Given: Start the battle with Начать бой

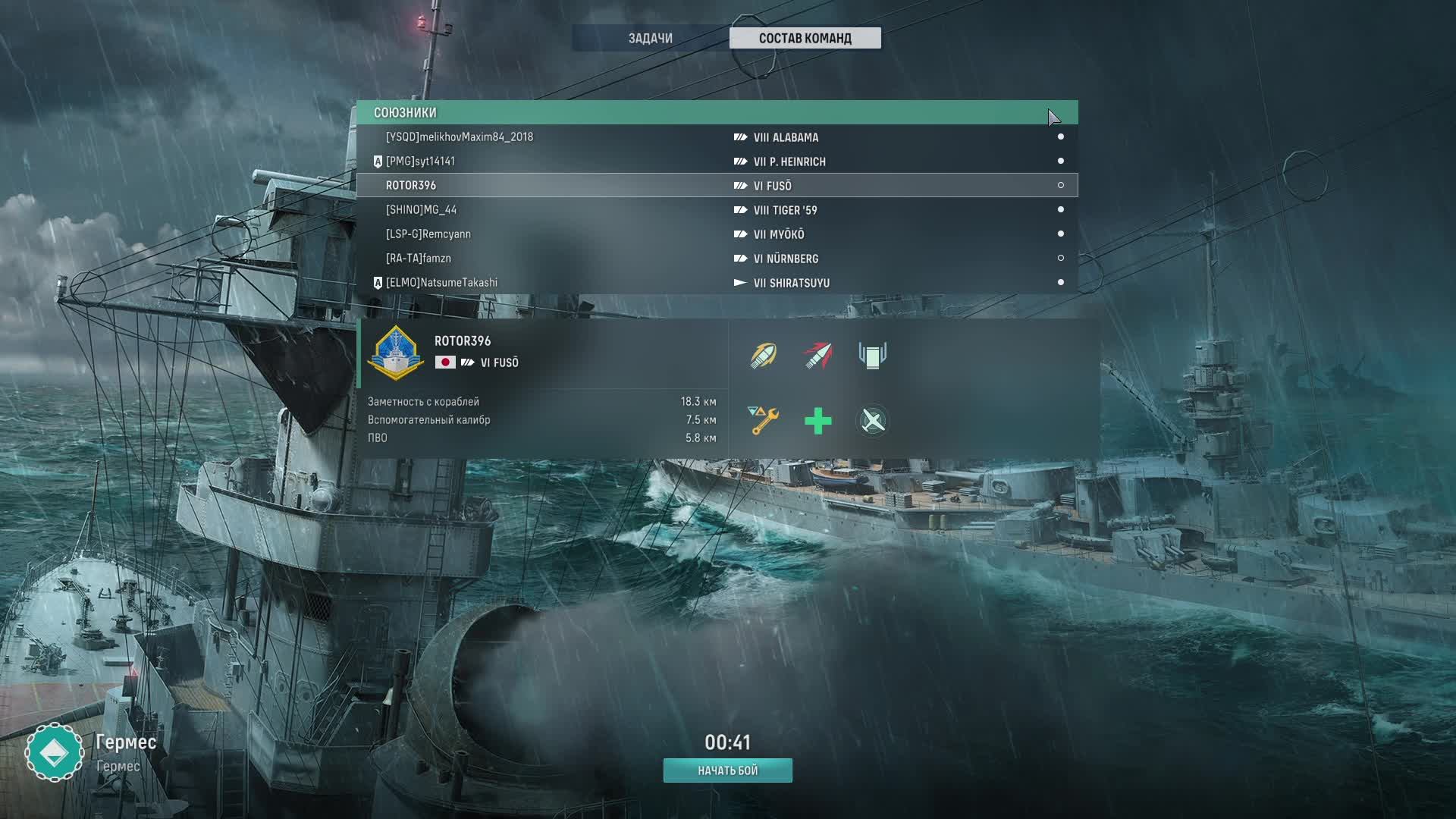Looking at the screenshot, I should coord(727,770).
